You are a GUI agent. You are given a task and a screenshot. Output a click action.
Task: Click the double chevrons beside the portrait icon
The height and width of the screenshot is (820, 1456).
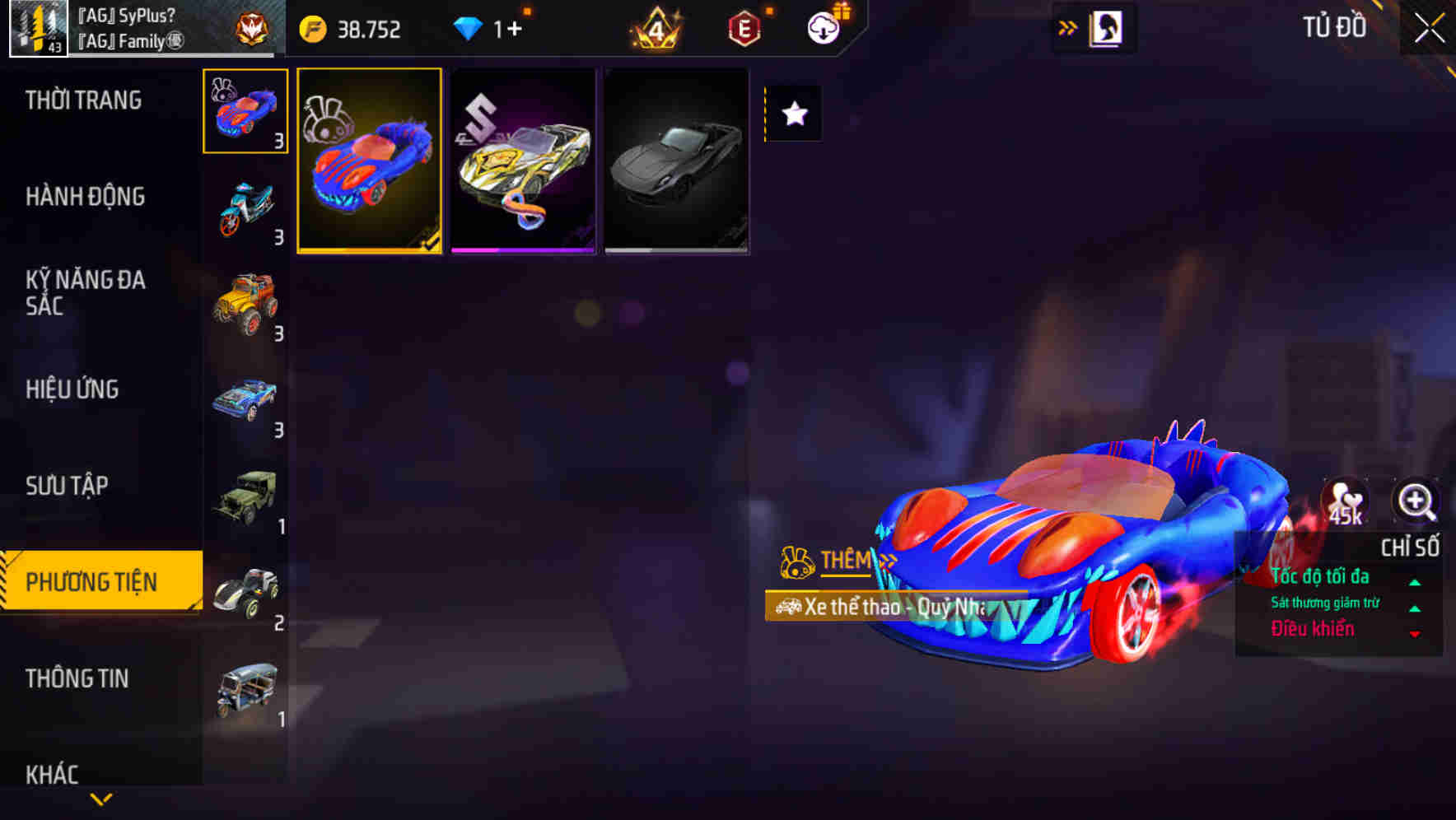click(x=1066, y=27)
